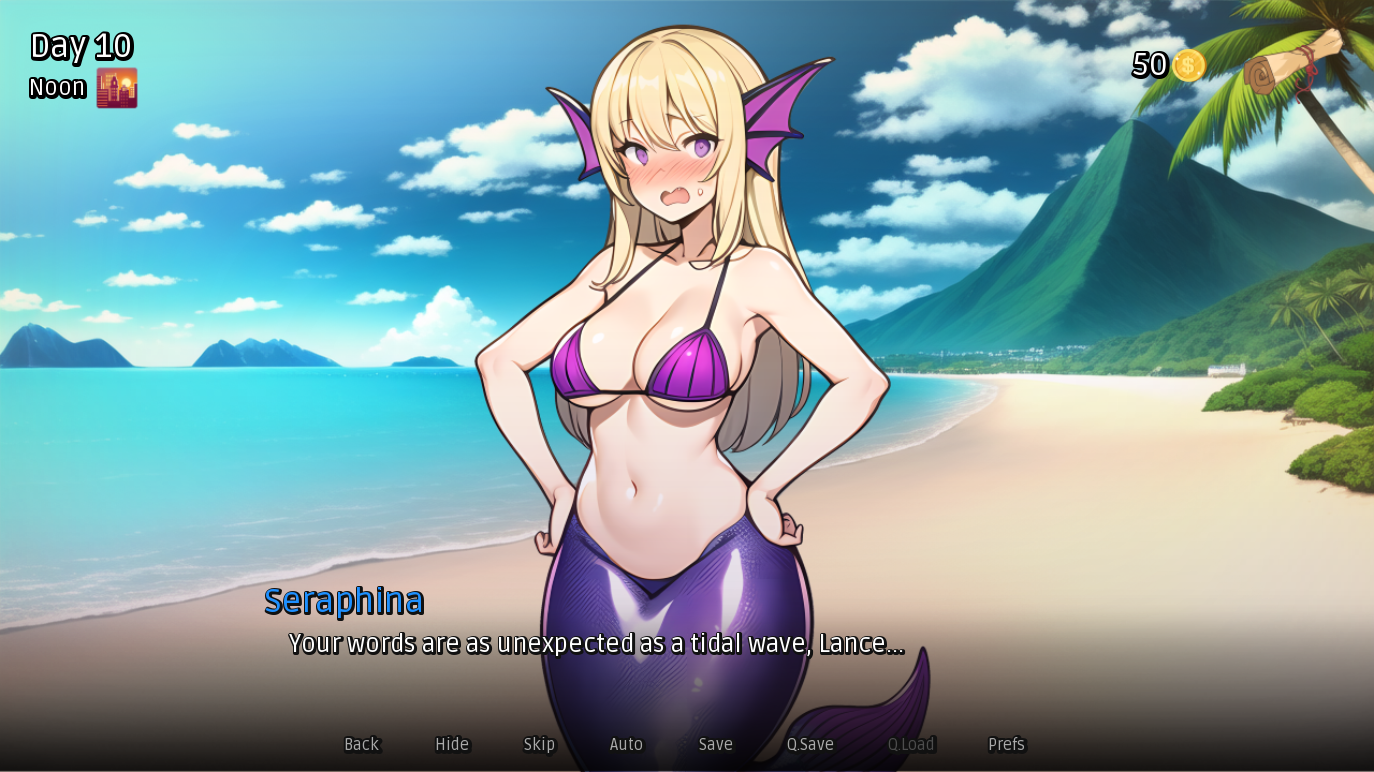Quick save with Q.Save

(810, 744)
